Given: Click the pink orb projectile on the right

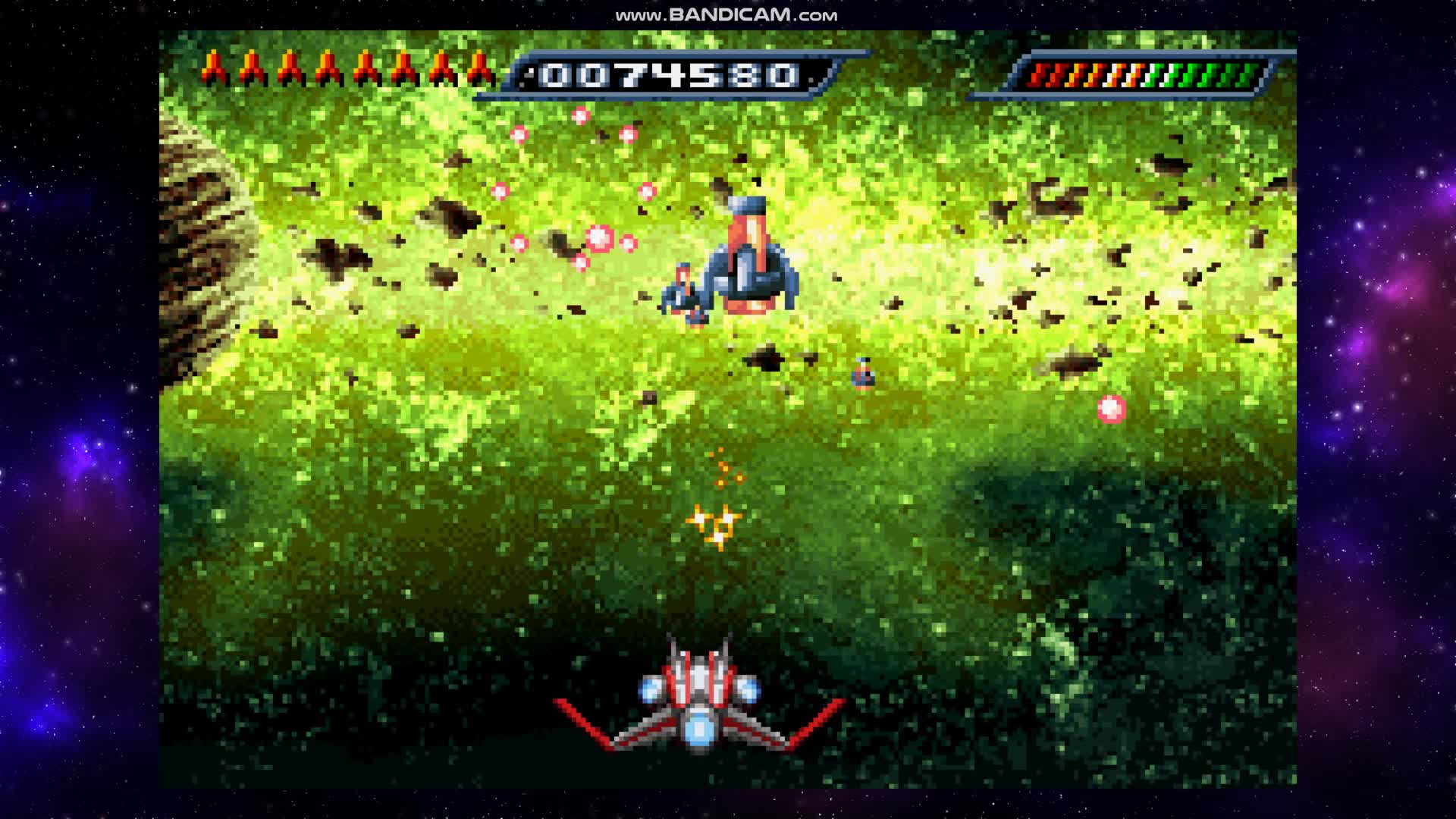Looking at the screenshot, I should click(1110, 408).
